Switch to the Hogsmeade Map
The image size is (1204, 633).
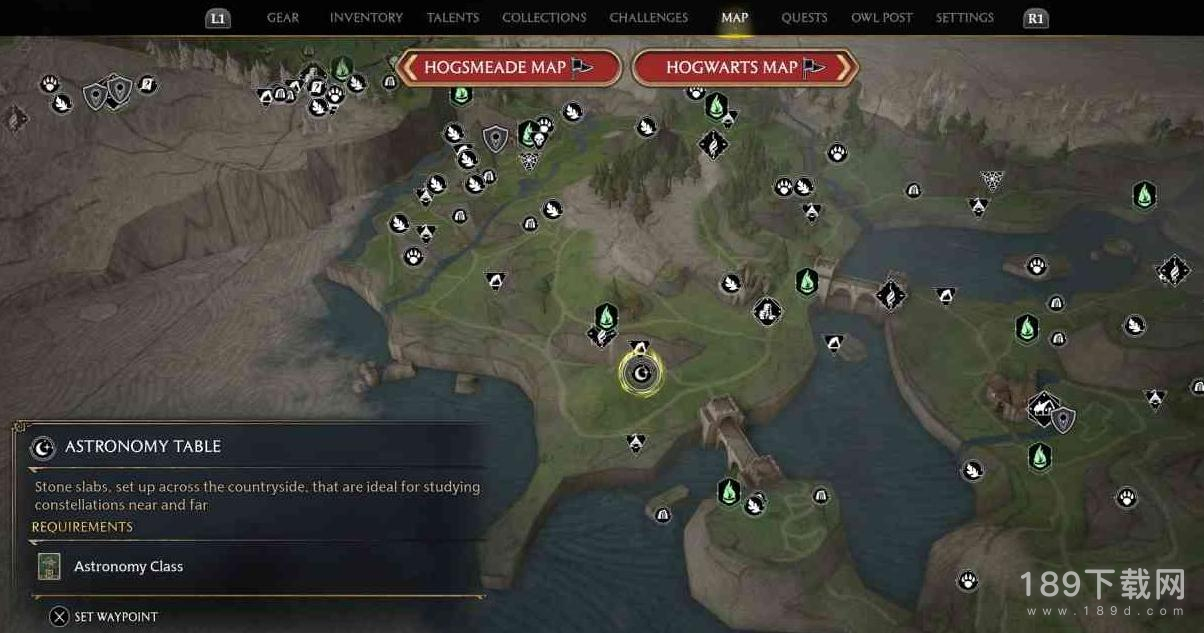pyautogui.click(x=509, y=68)
